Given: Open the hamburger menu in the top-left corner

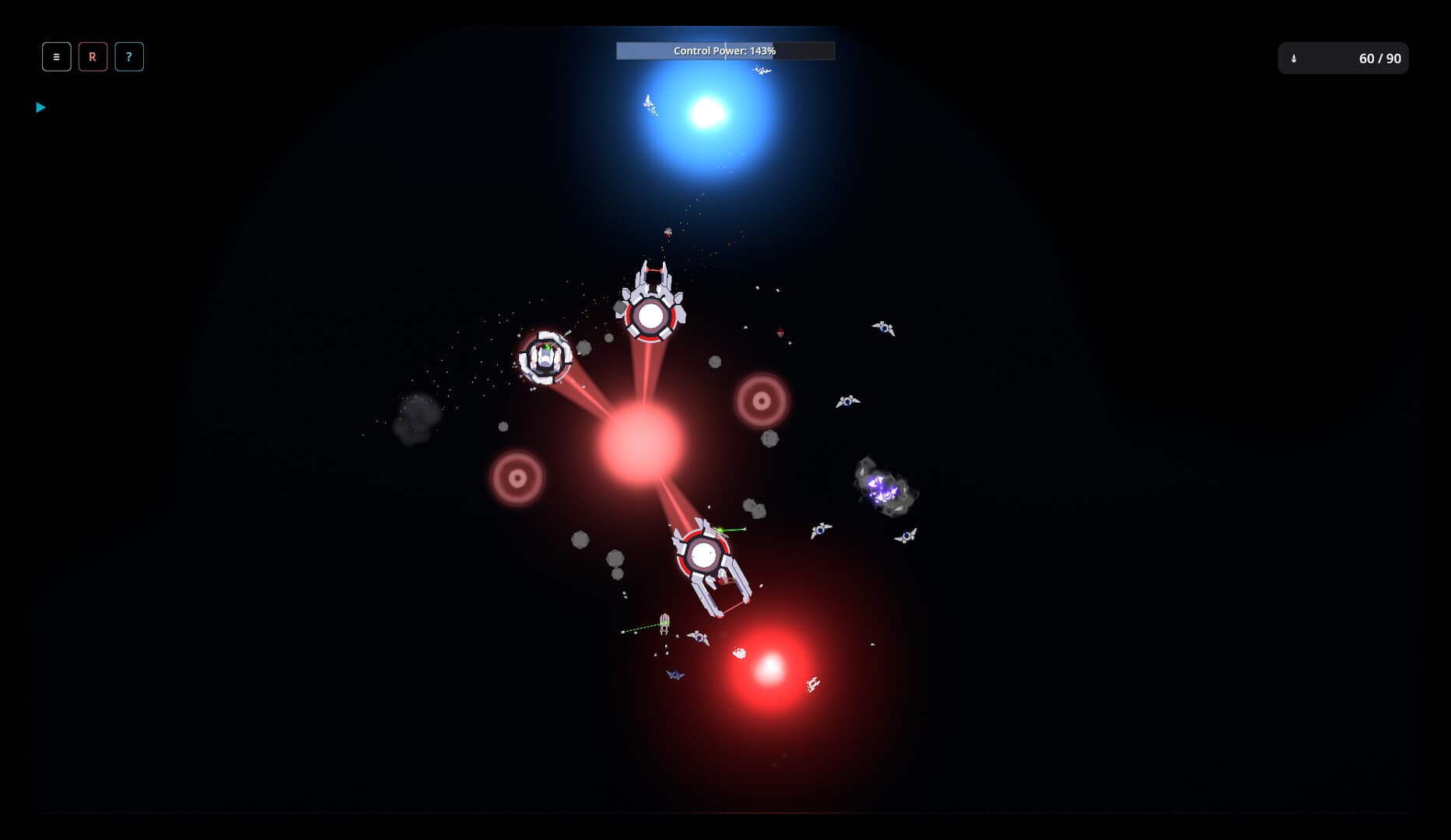Looking at the screenshot, I should click(x=55, y=56).
